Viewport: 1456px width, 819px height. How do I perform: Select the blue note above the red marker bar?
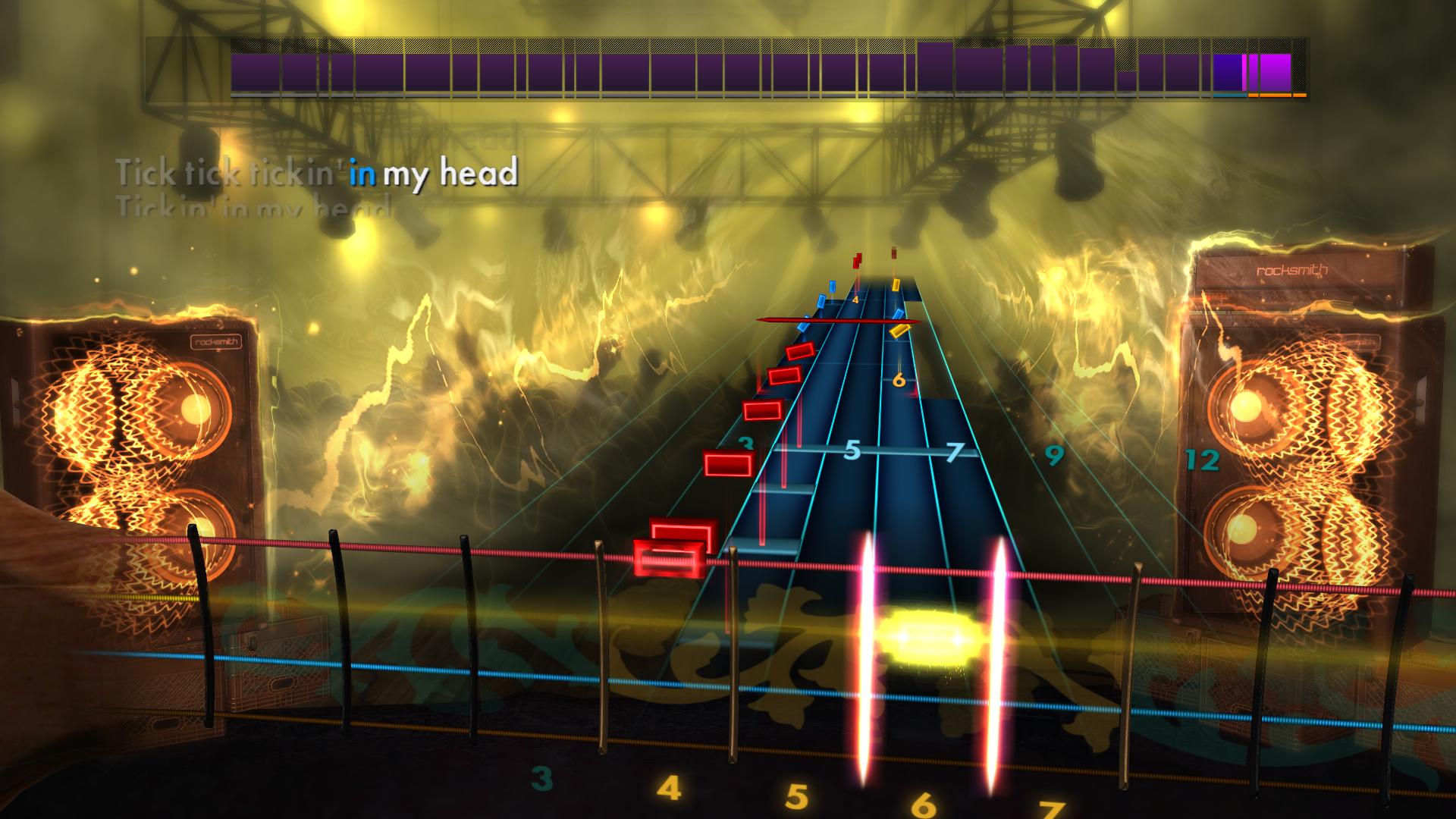899,313
